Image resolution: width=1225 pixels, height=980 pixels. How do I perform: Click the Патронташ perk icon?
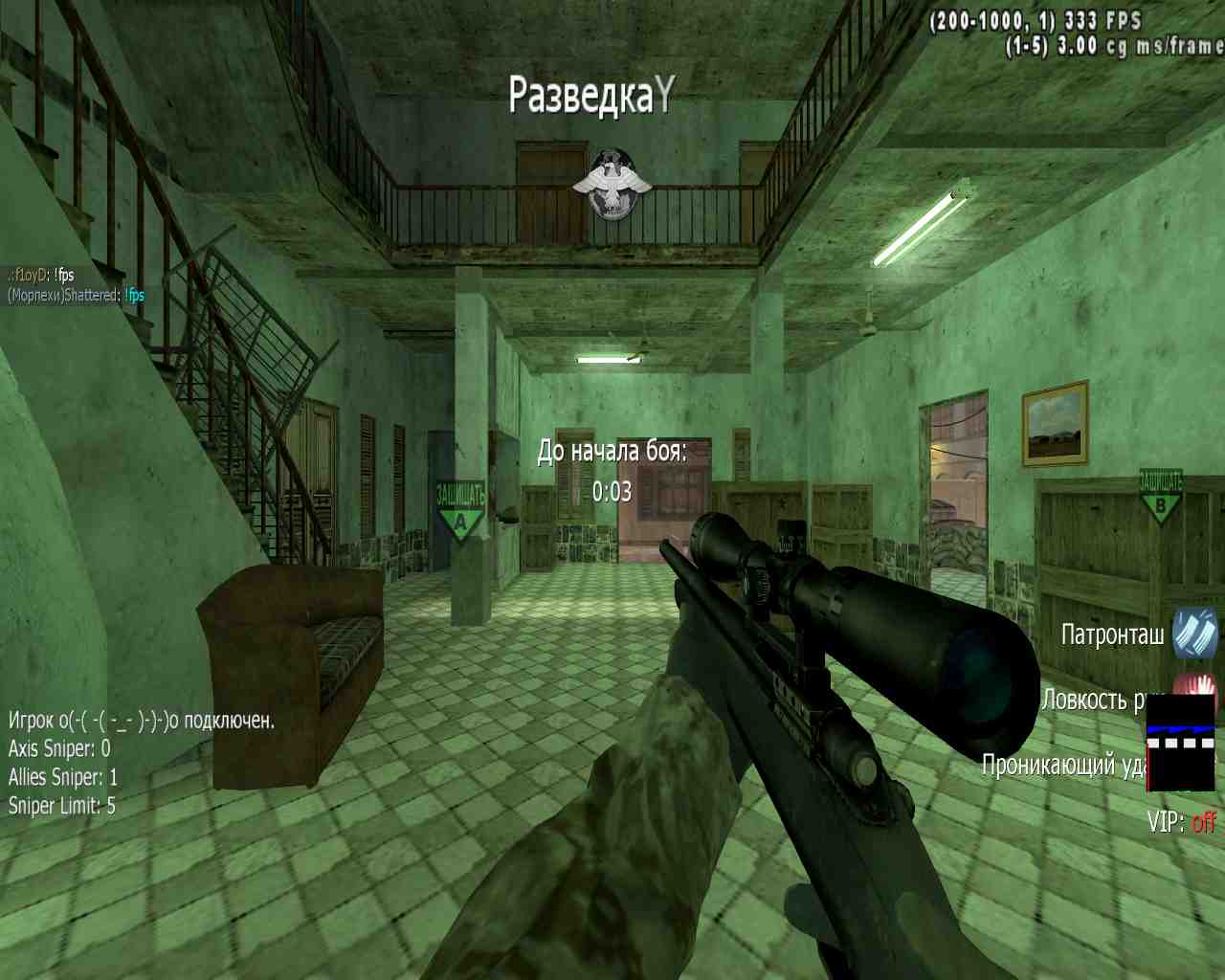[x=1195, y=634]
